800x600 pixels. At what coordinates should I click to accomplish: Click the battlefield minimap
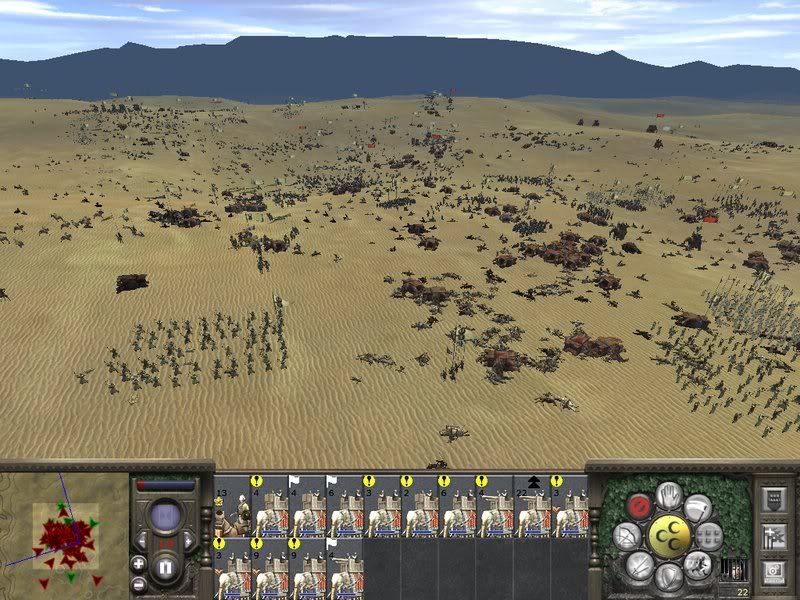[64, 536]
